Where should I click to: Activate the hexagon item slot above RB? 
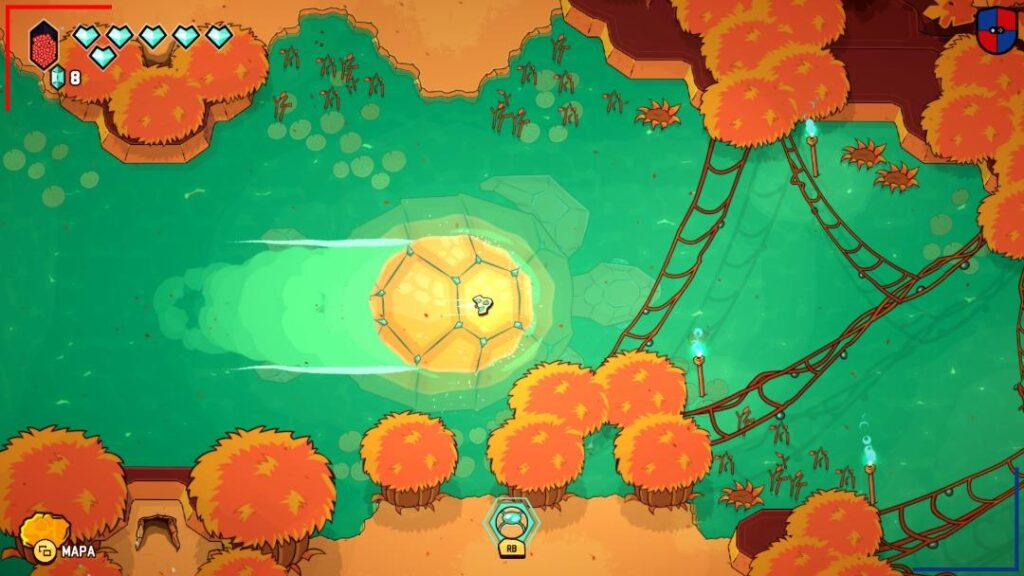coord(511,519)
